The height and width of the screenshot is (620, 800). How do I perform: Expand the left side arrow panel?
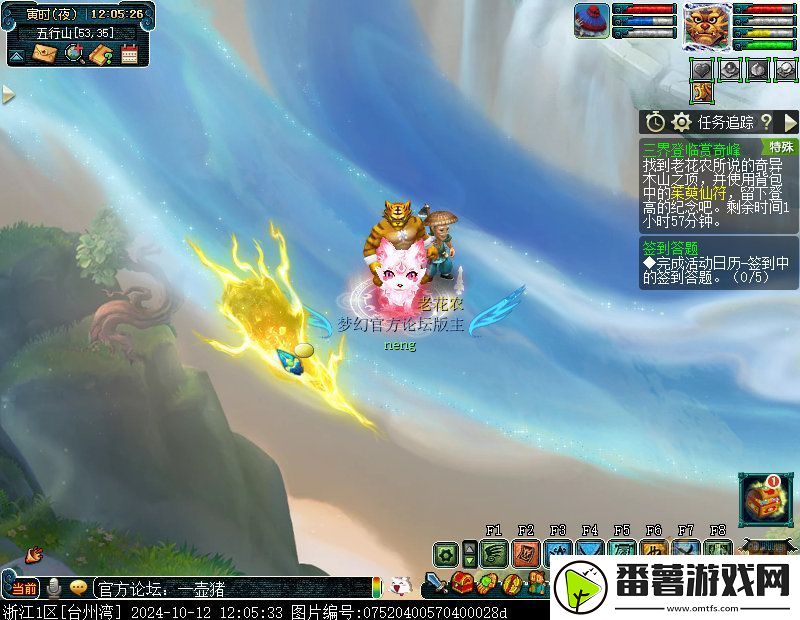pyautogui.click(x=8, y=94)
